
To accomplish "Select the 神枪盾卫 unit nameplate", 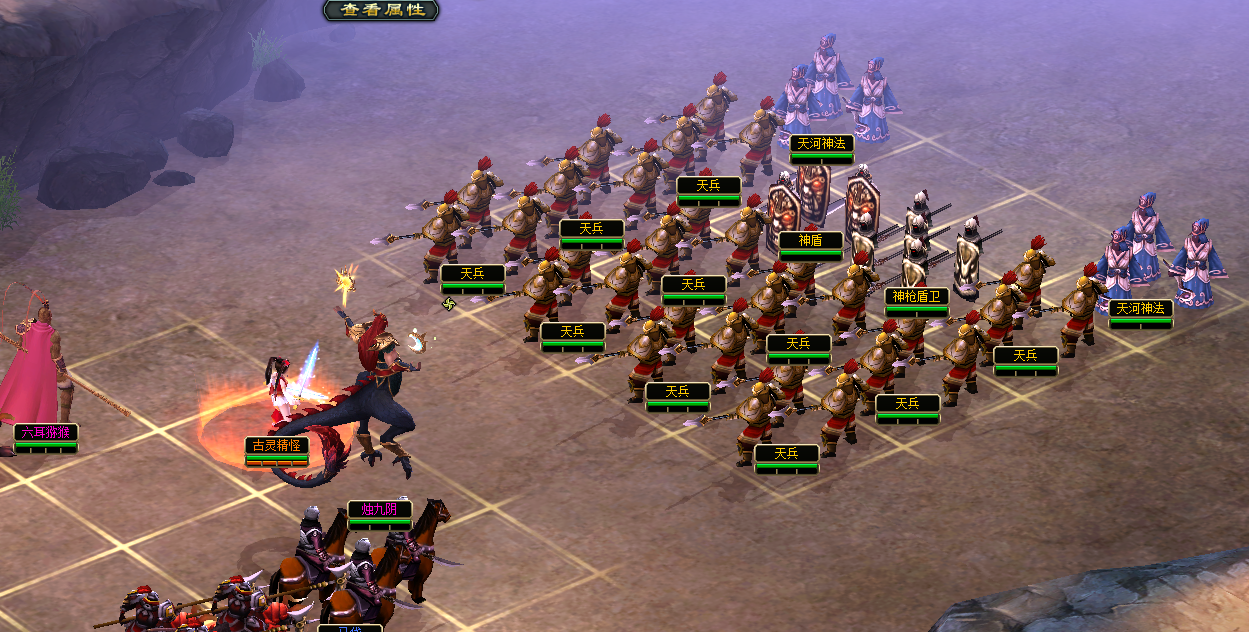I will 916,296.
